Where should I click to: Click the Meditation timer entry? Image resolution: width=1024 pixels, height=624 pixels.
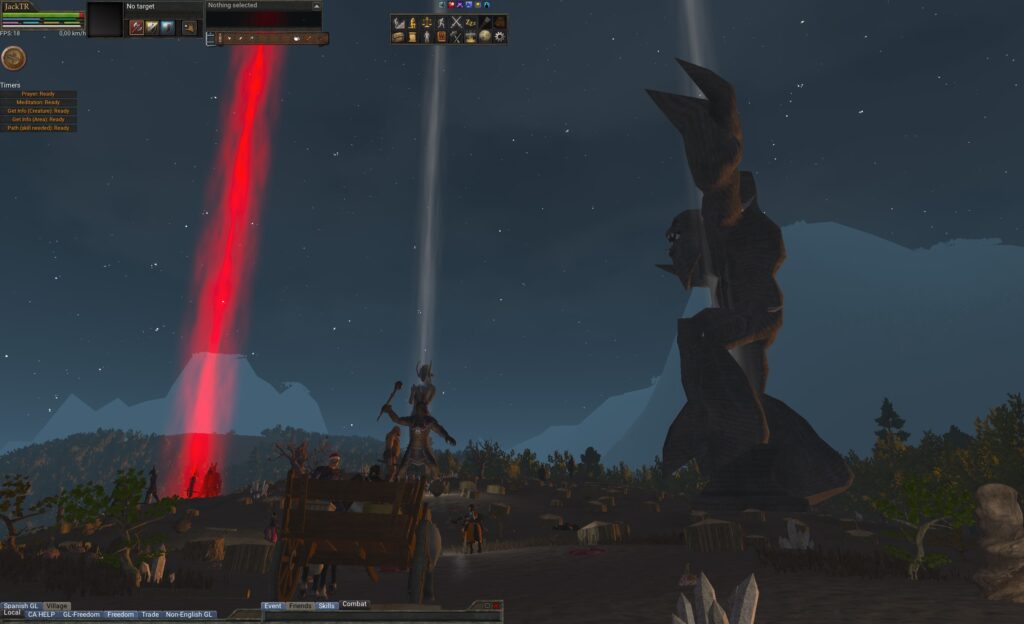(39, 102)
